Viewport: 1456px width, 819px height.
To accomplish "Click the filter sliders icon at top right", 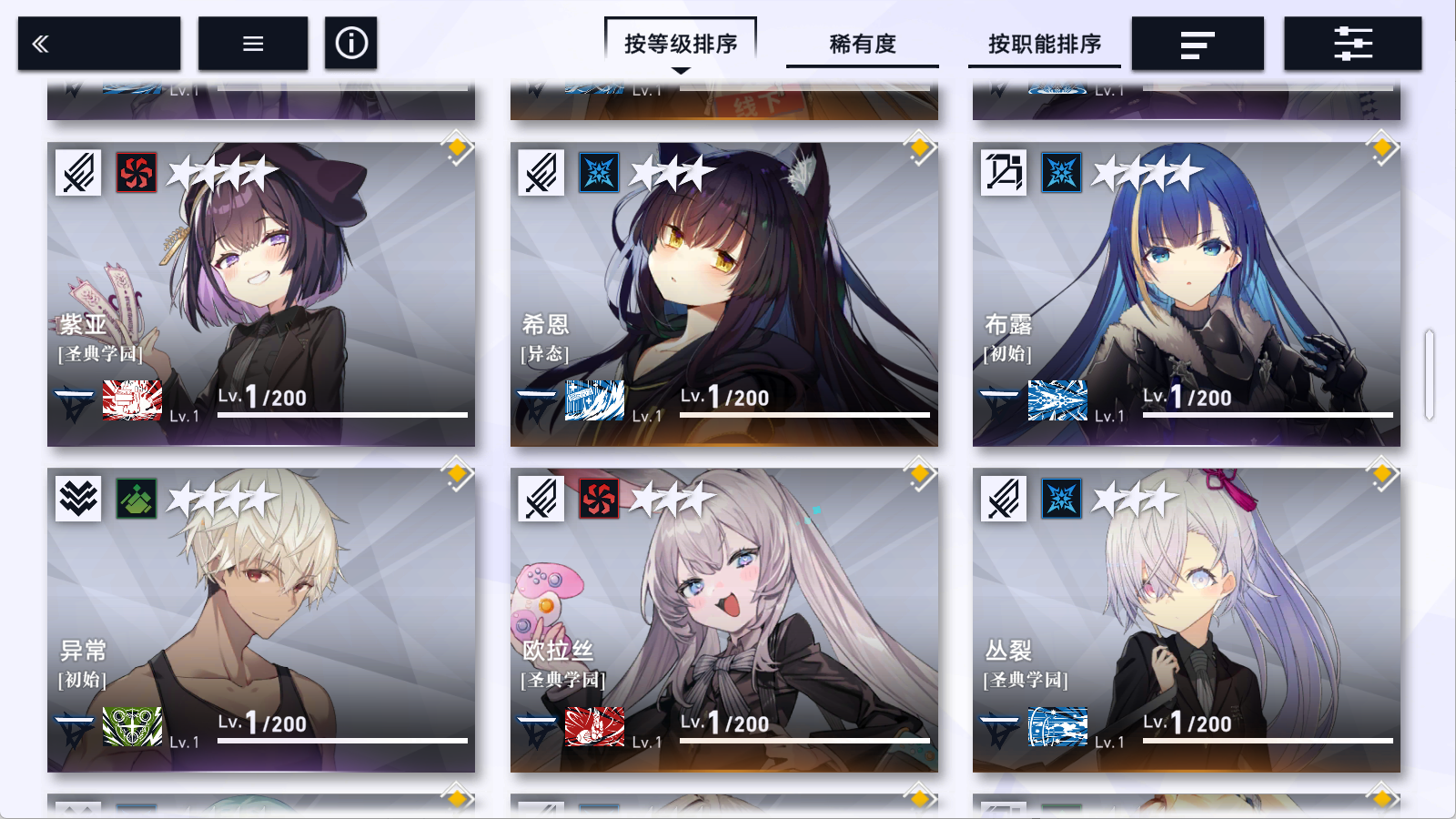I will tap(1352, 42).
